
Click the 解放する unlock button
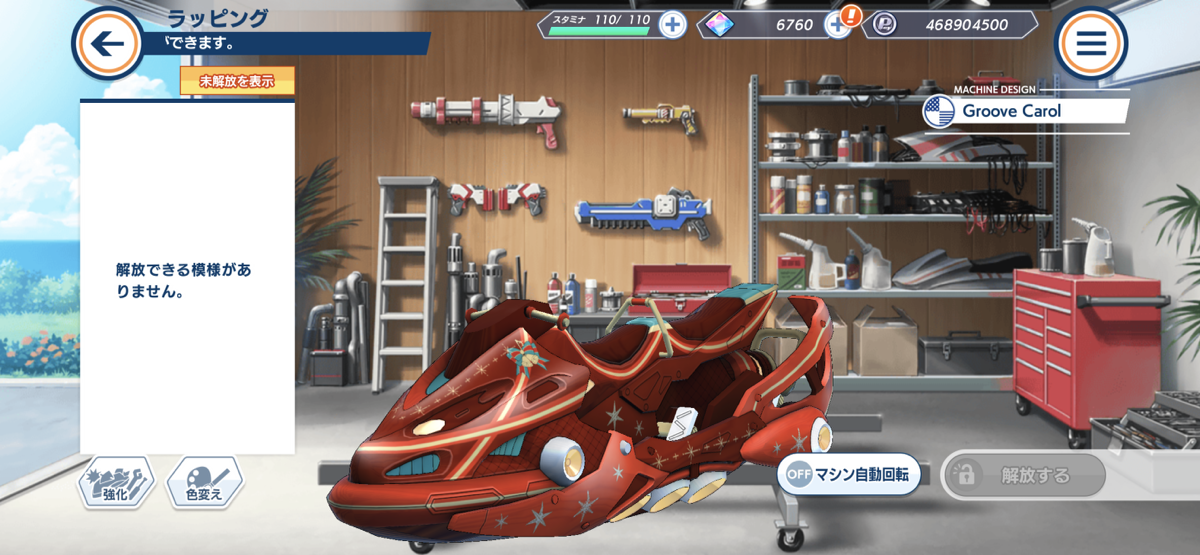(1023, 475)
